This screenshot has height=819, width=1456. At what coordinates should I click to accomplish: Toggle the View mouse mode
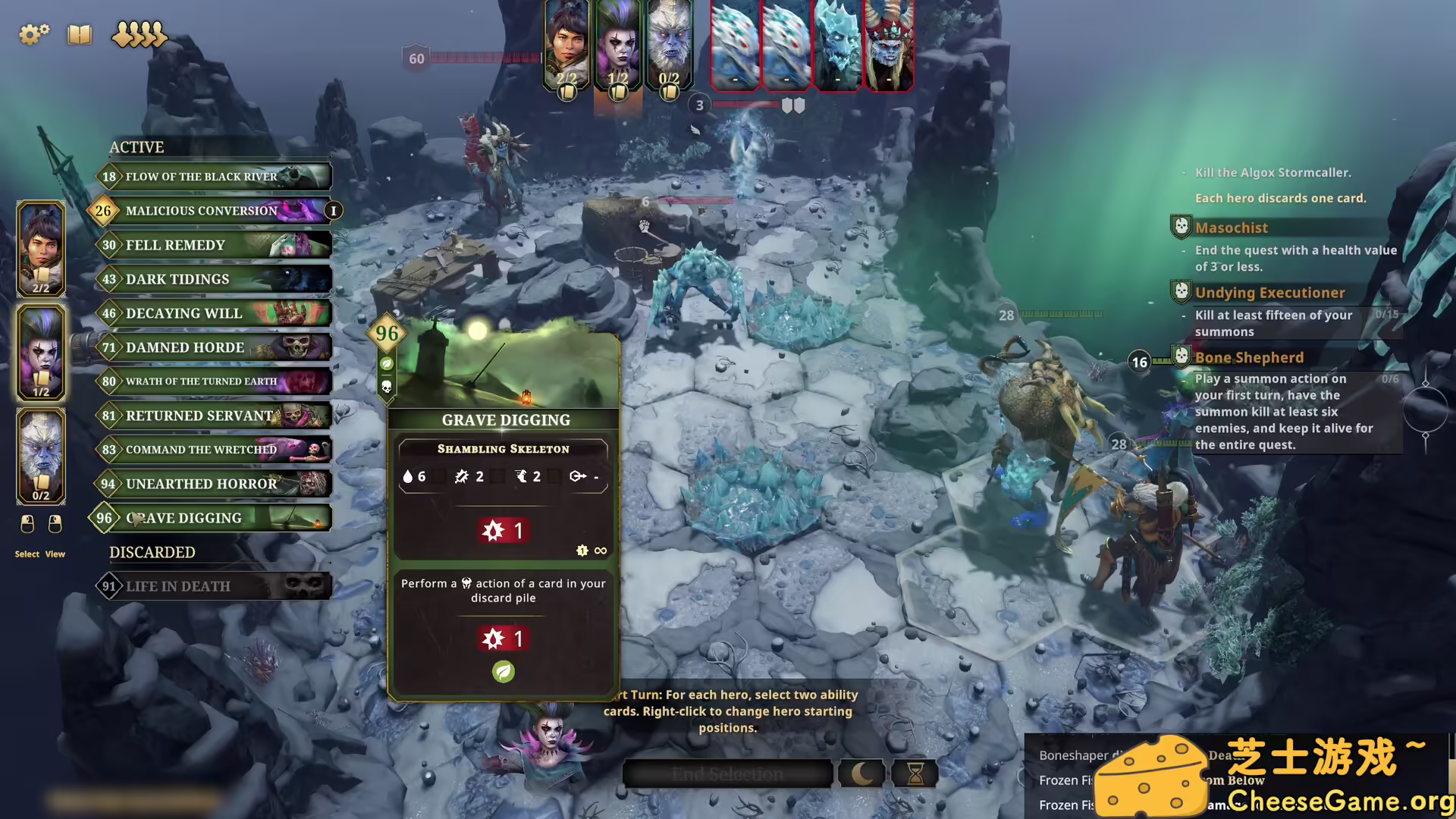tap(53, 525)
